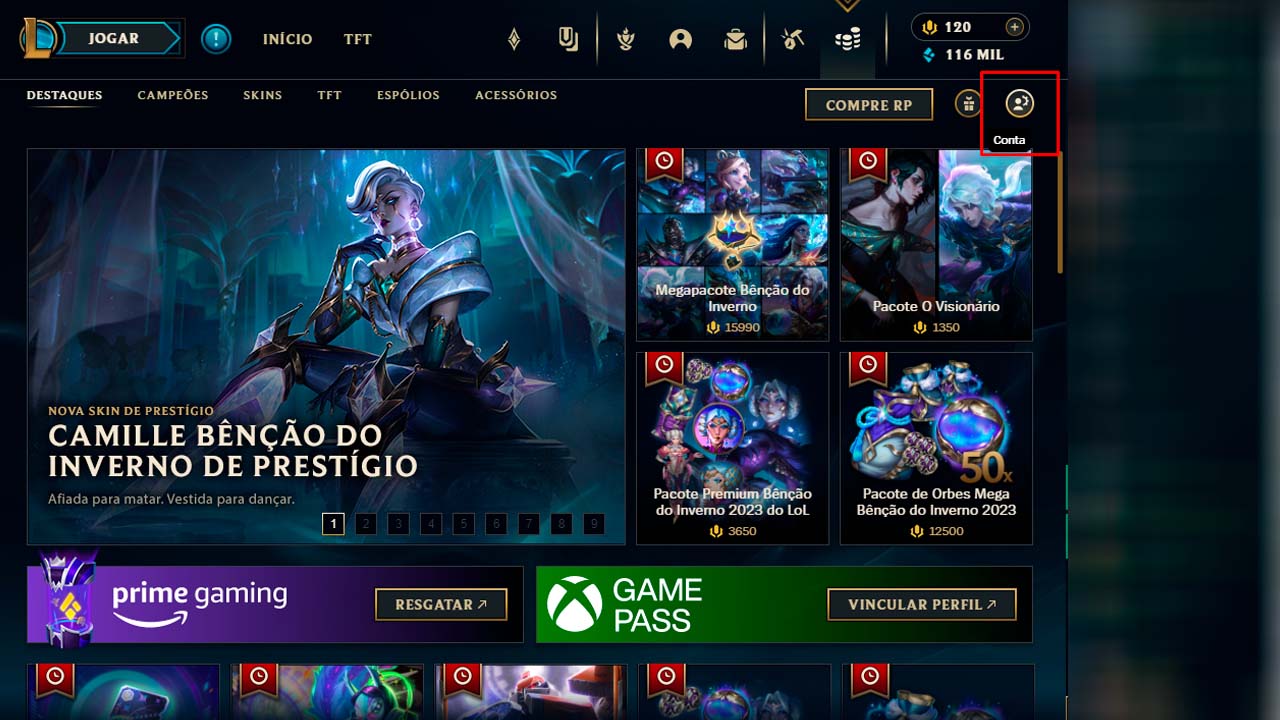
Task: Open your Profile icon in the navbar
Action: (x=680, y=38)
